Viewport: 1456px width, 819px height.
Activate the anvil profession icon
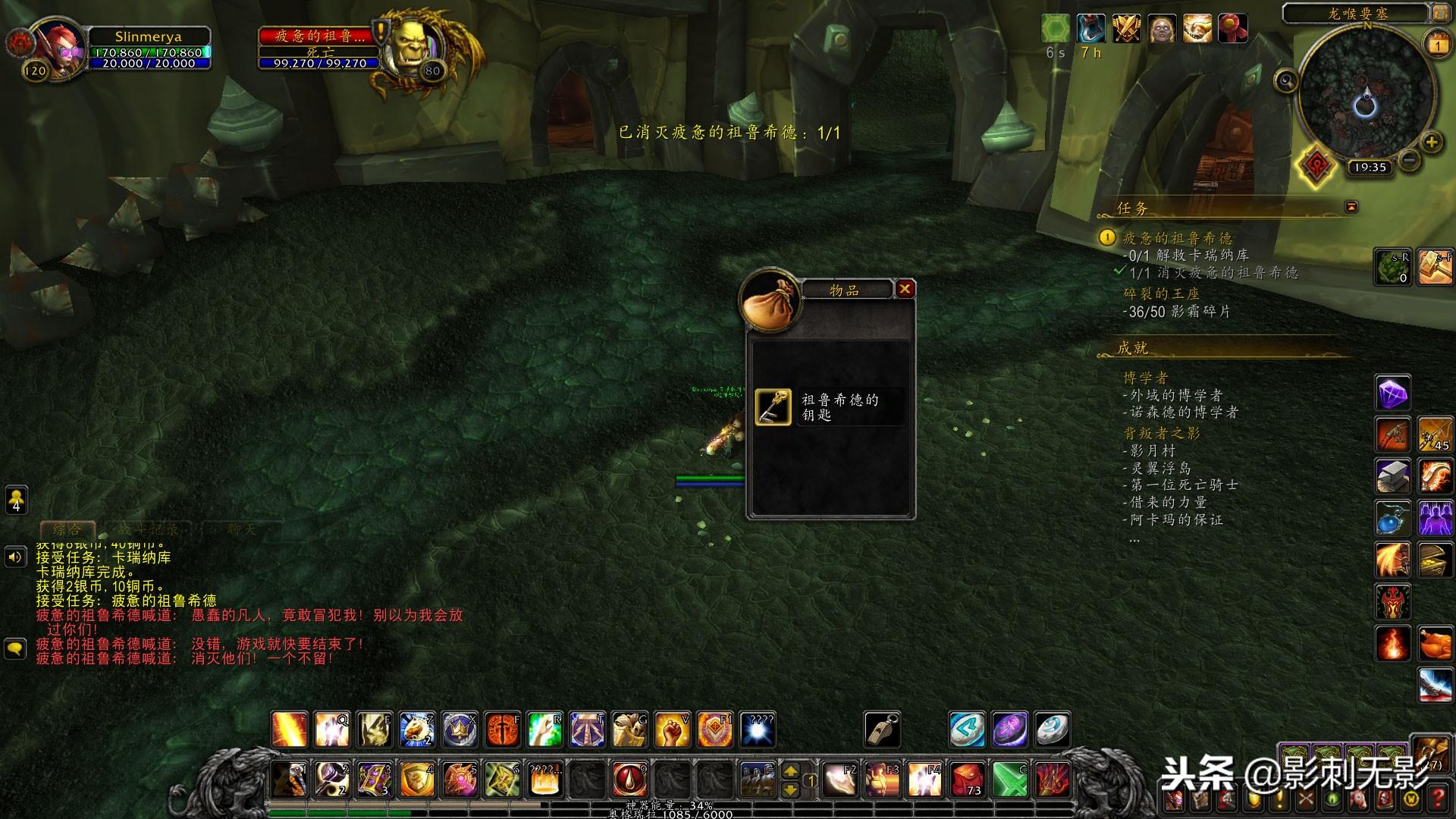(1393, 476)
